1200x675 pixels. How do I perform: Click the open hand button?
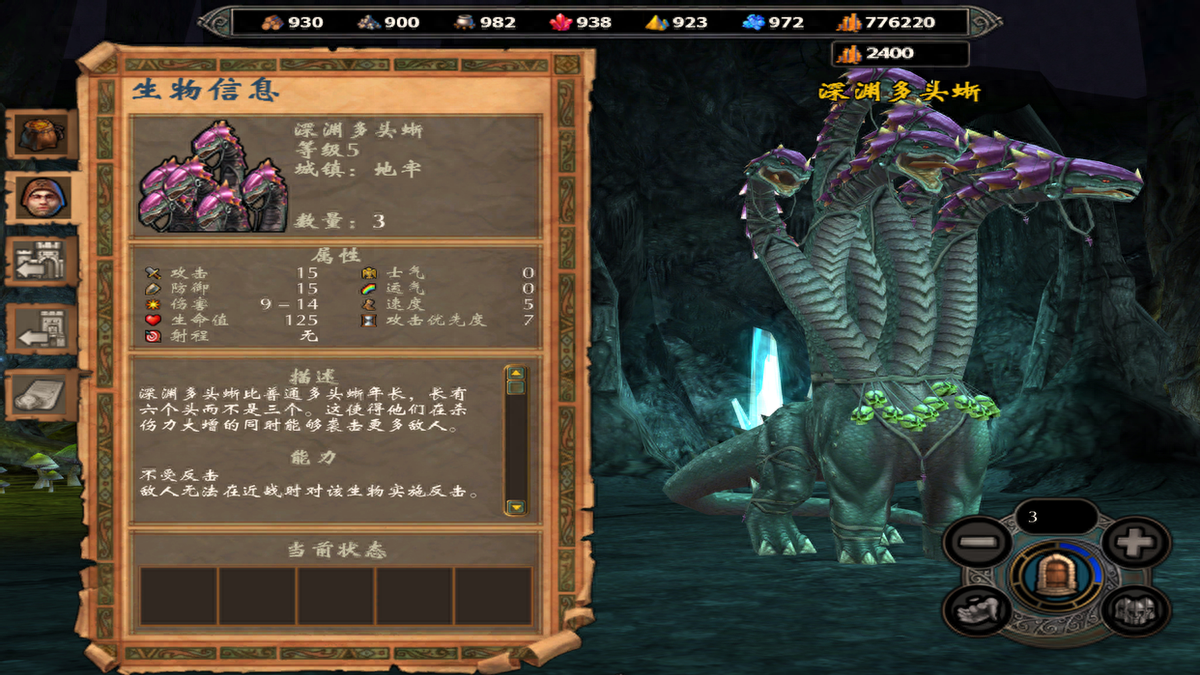(x=976, y=608)
